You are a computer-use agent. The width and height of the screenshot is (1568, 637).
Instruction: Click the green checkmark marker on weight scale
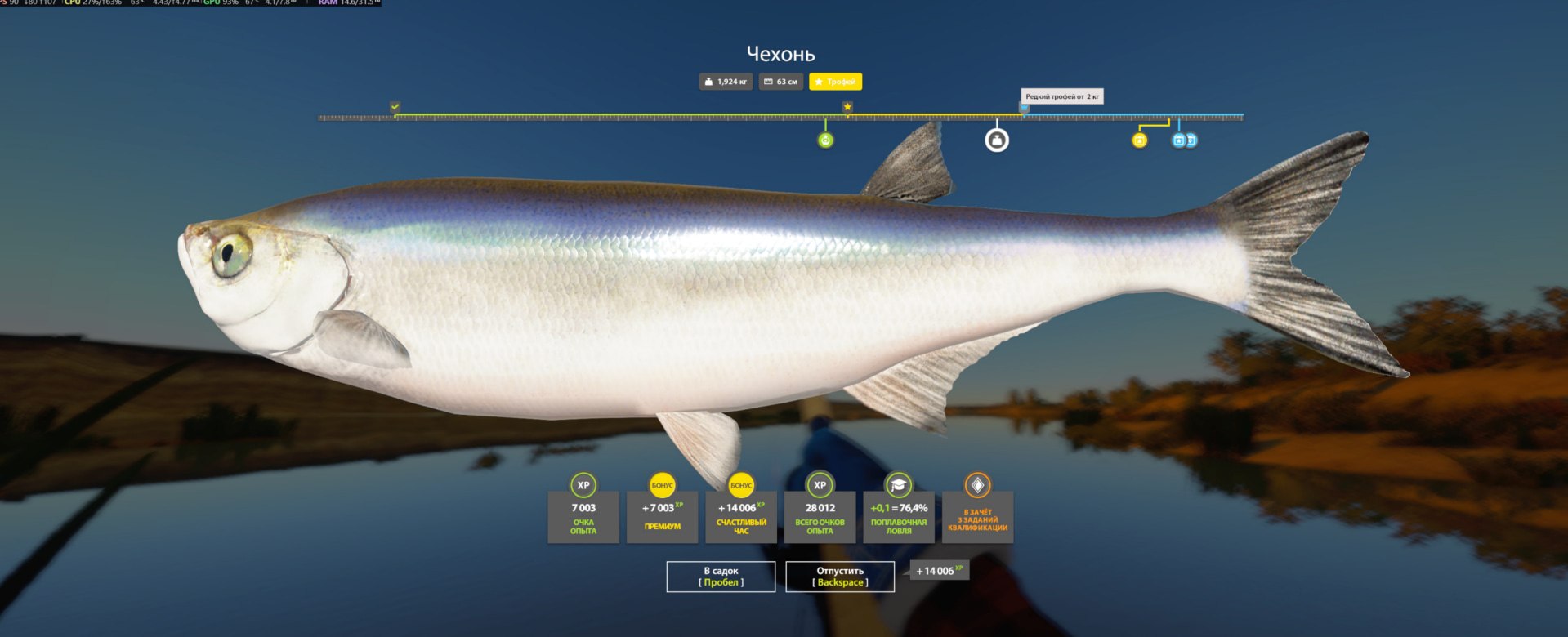[395, 107]
